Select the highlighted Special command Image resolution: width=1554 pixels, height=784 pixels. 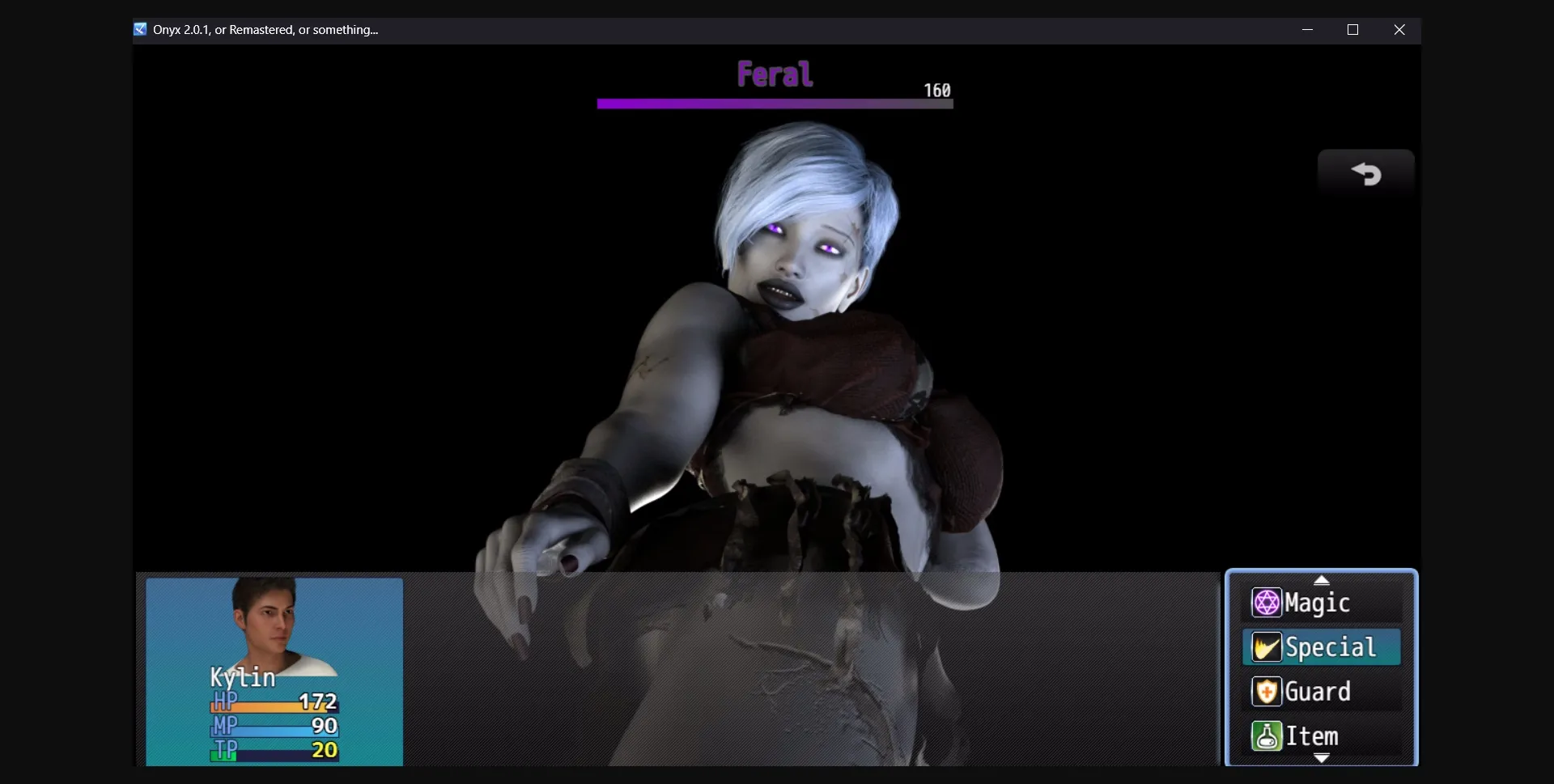[x=1327, y=646]
